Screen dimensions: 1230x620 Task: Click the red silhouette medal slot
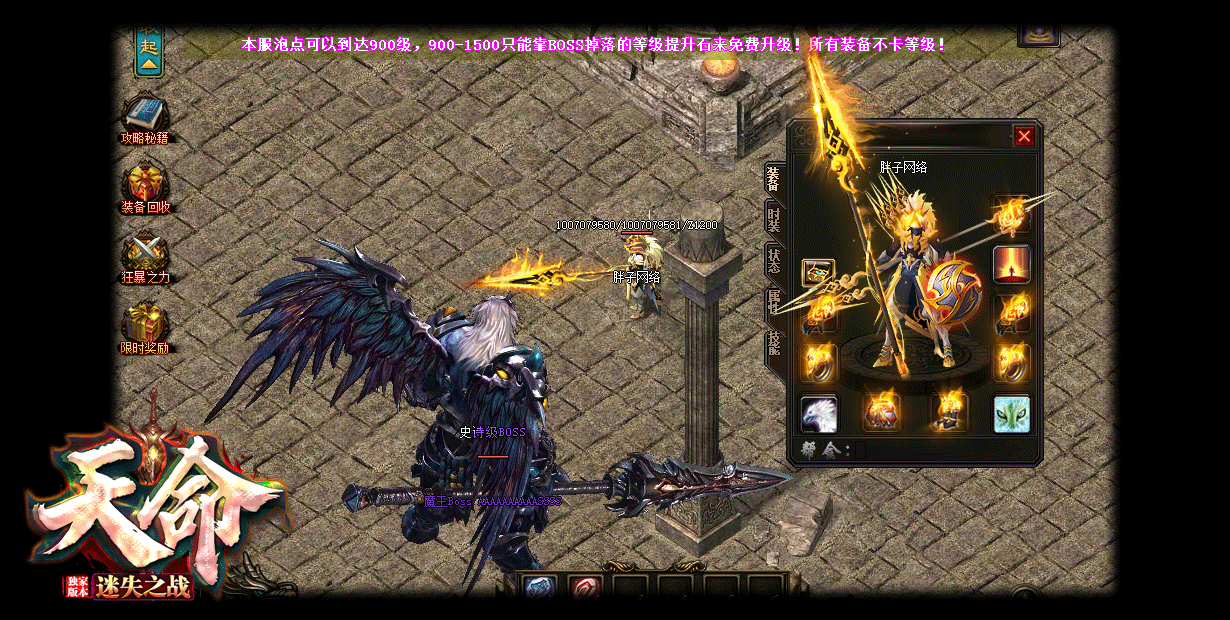[1011, 264]
